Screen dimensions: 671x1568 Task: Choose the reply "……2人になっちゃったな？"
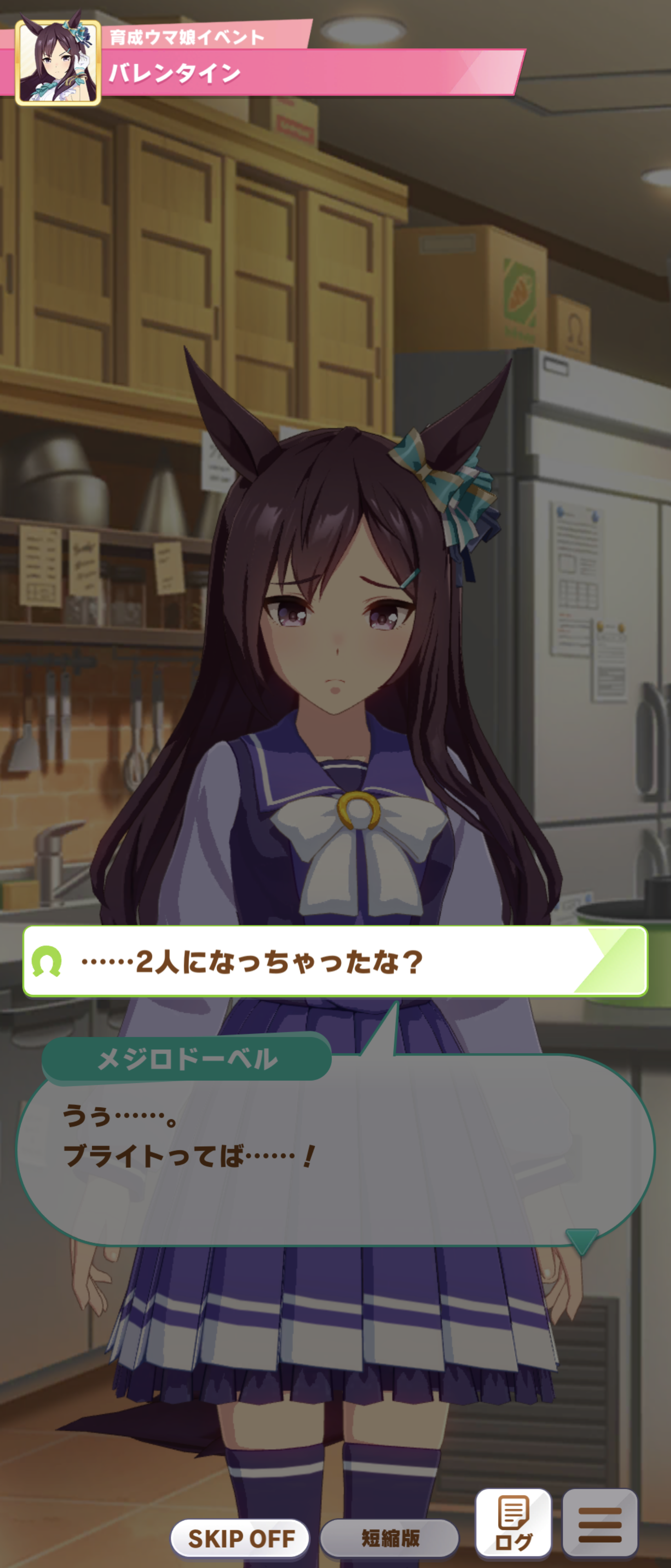(x=335, y=962)
